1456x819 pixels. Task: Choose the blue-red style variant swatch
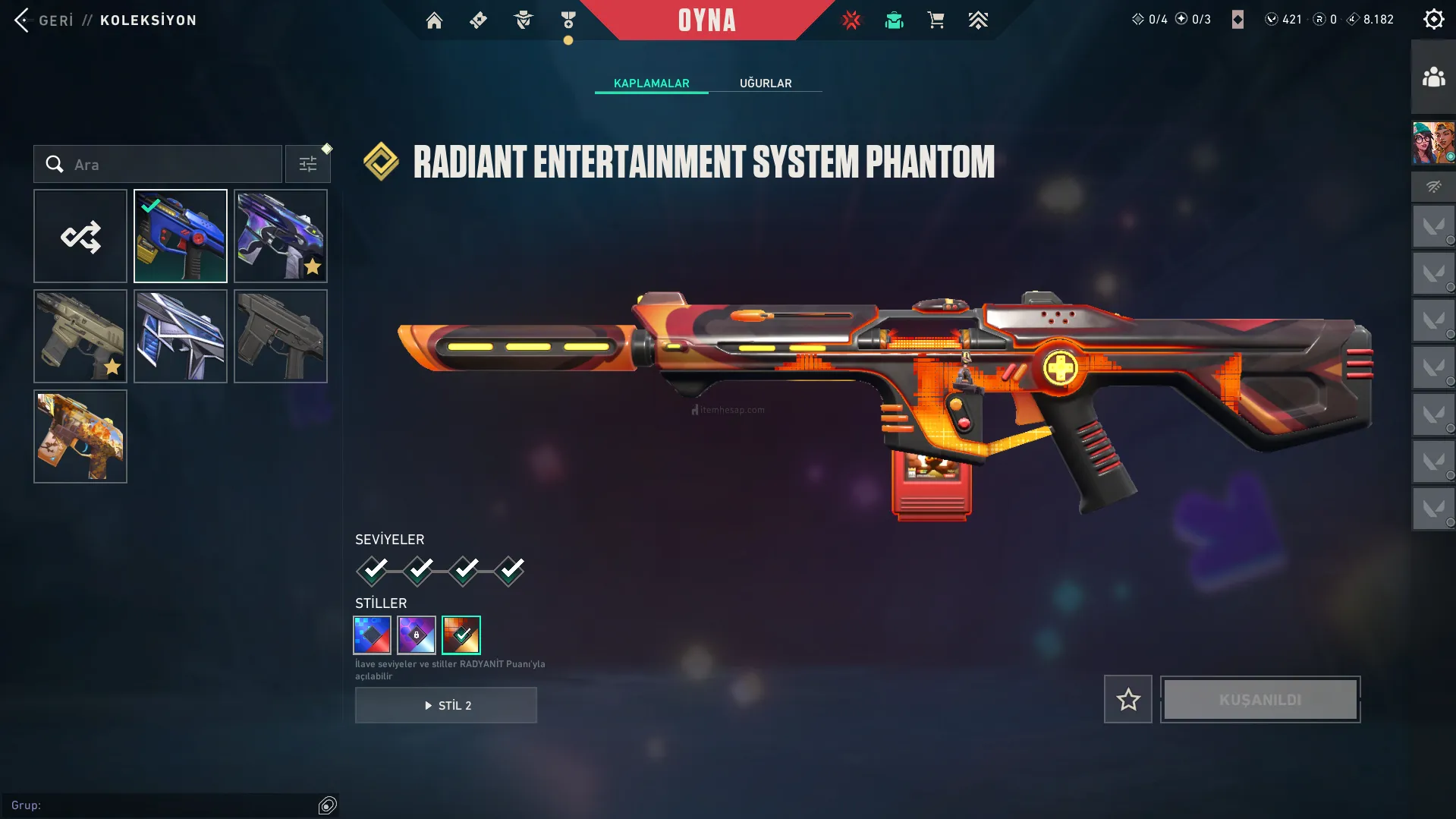(373, 635)
